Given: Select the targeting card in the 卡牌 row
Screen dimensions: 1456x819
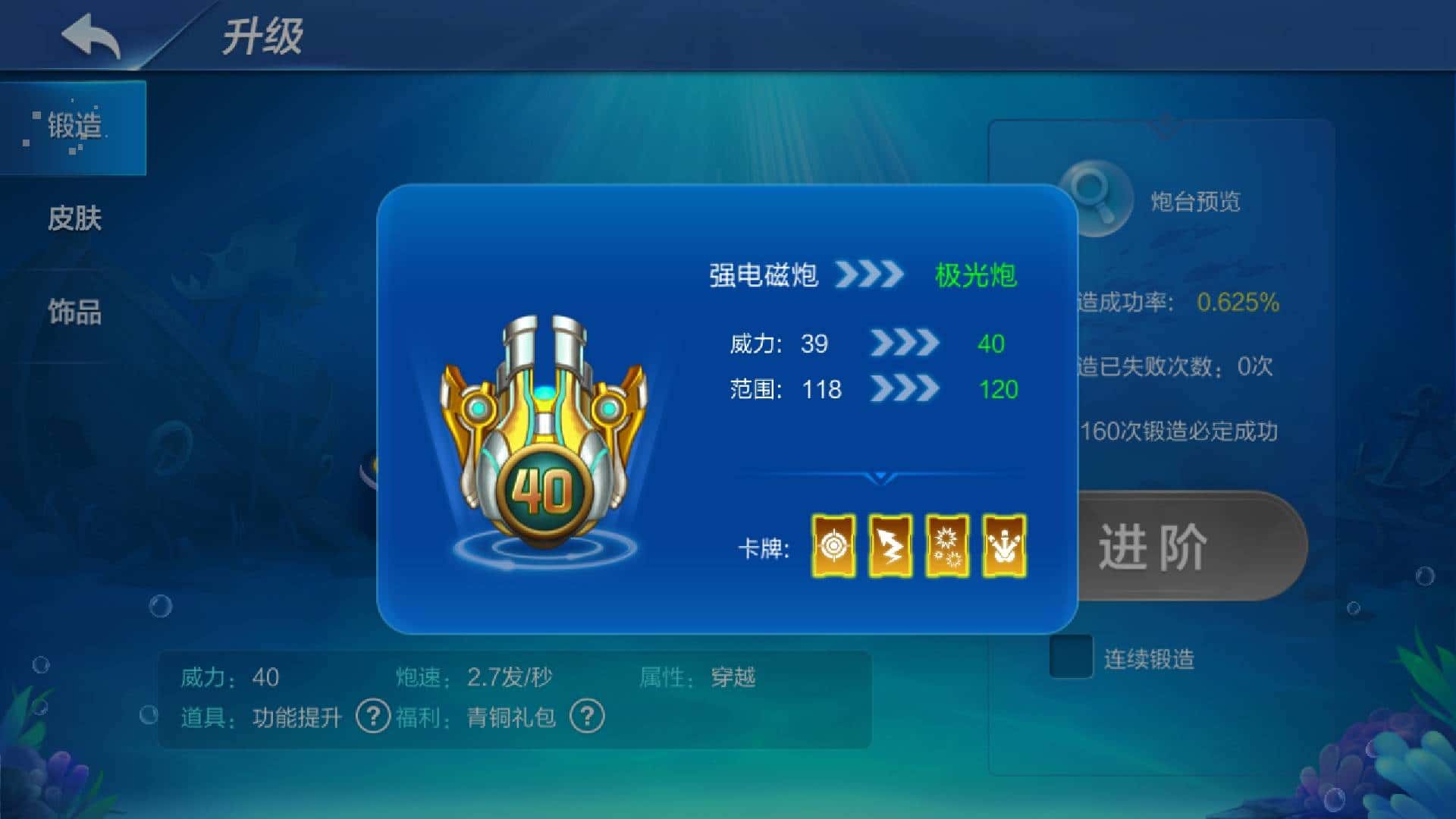Looking at the screenshot, I should 833,545.
